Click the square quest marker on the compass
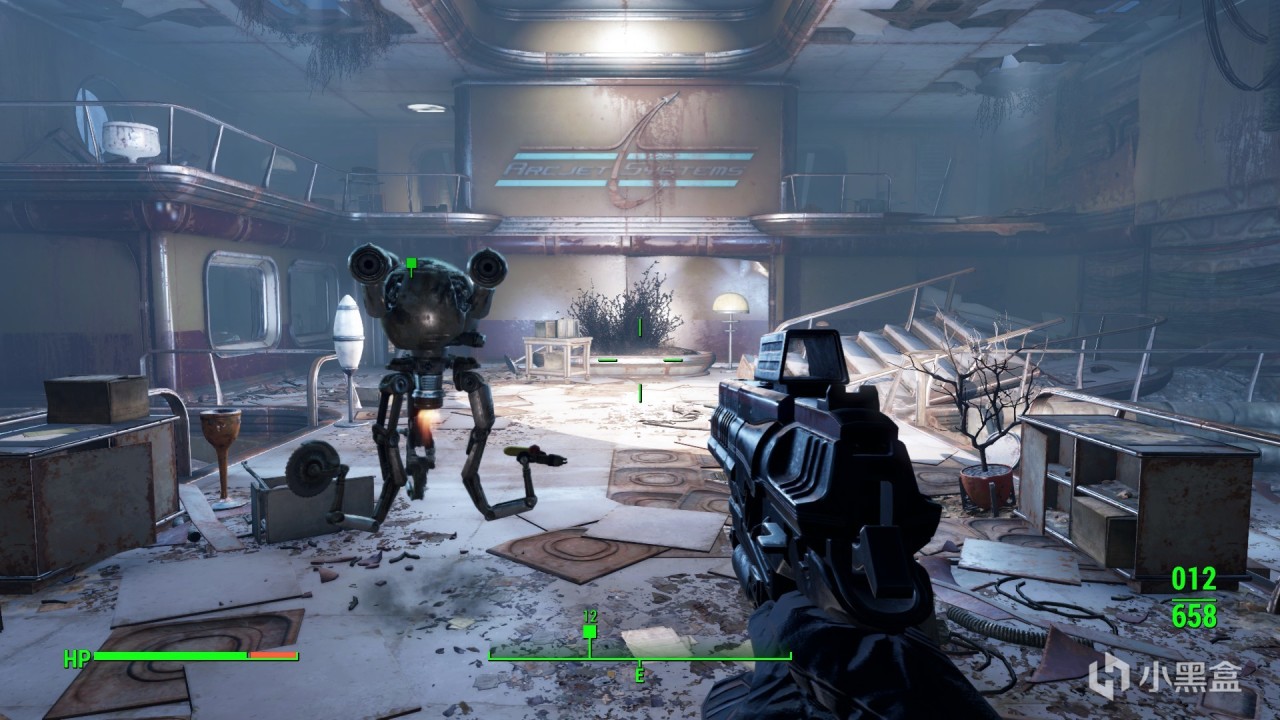Image resolution: width=1280 pixels, height=720 pixels. [589, 631]
